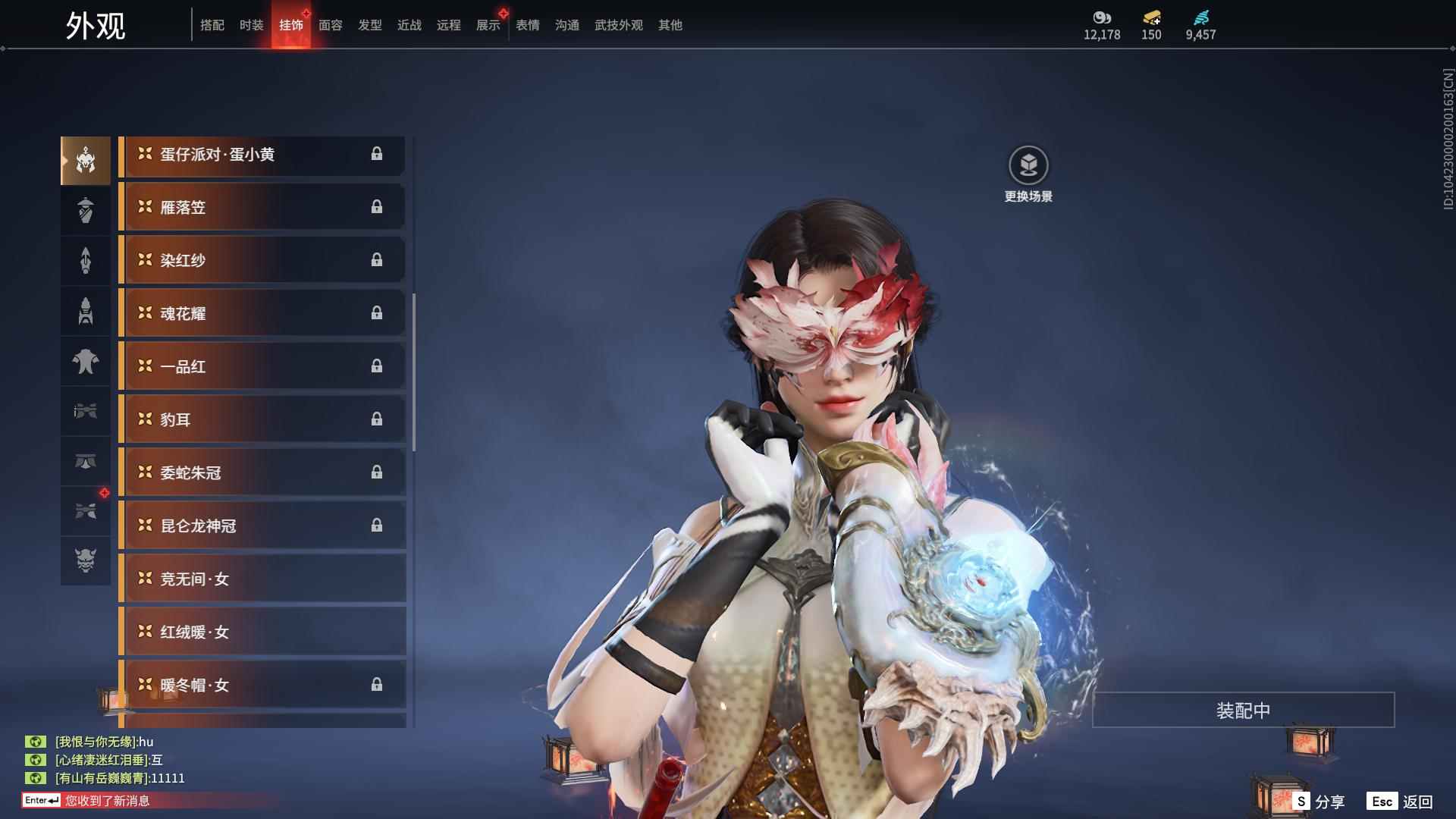The height and width of the screenshot is (819, 1456).
Task: Select the 面容 tab
Action: (330, 25)
